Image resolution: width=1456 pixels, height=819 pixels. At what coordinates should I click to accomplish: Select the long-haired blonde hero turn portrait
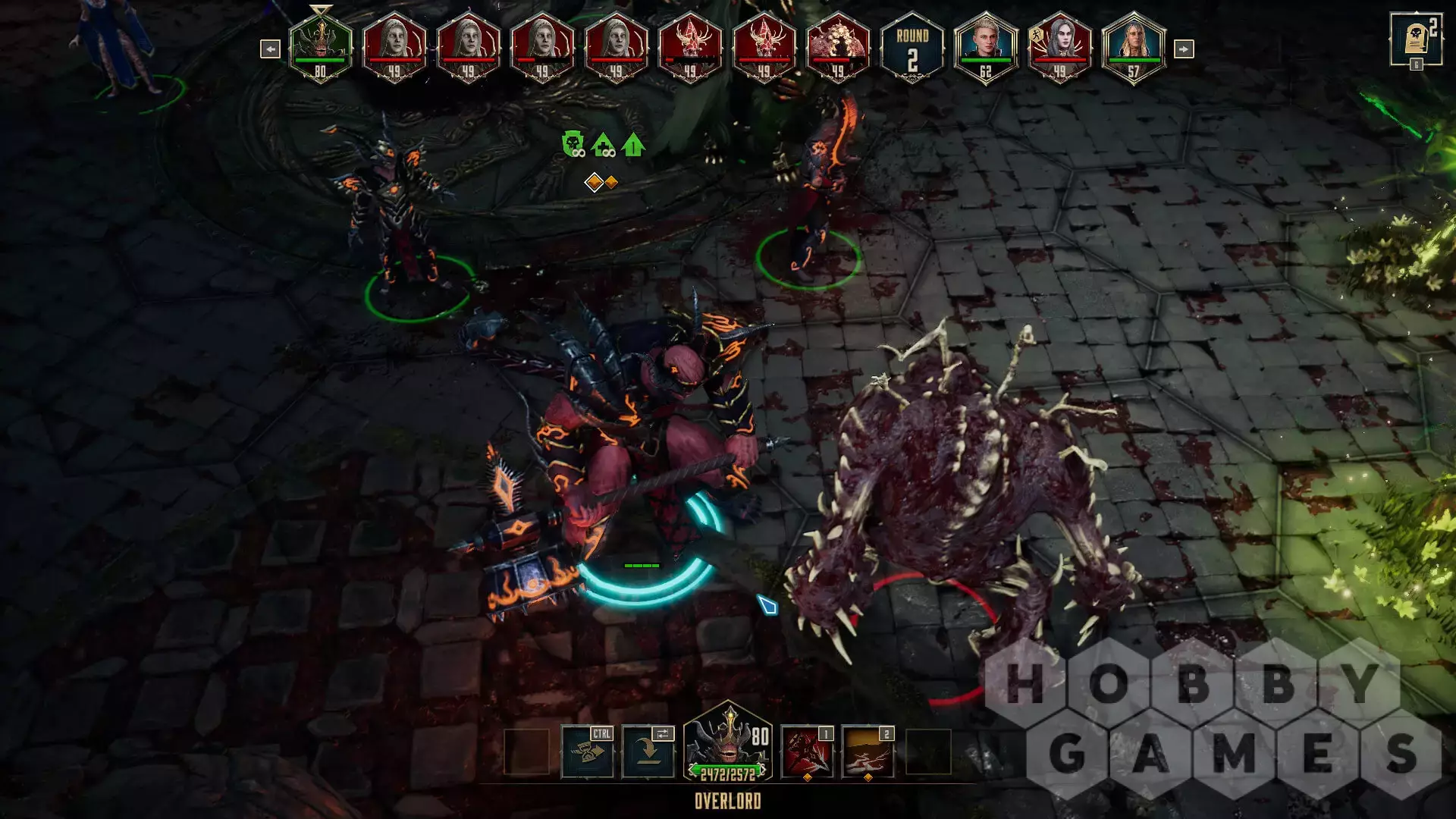click(1133, 47)
